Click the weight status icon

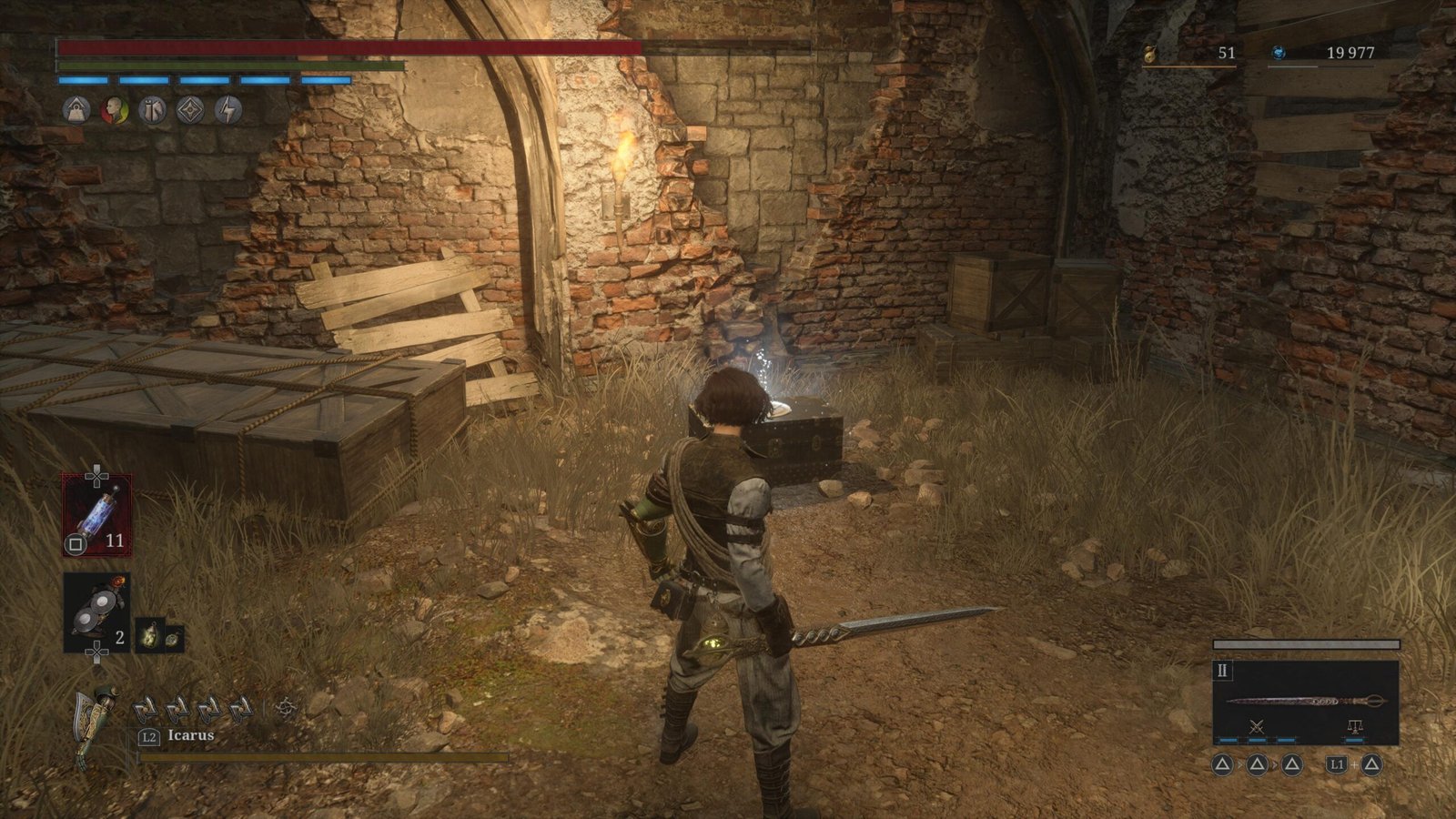76,110
